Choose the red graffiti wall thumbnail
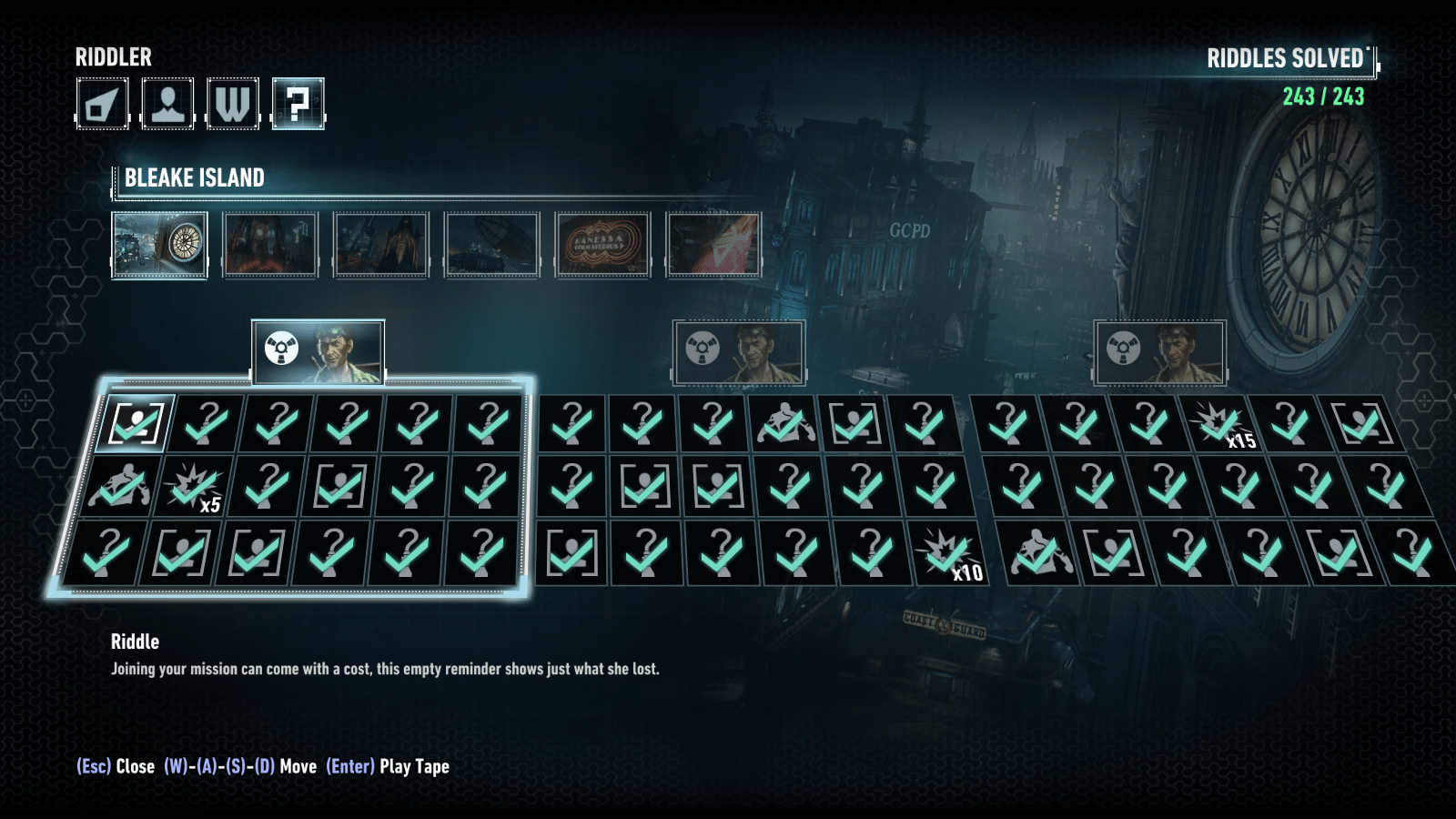Image resolution: width=1456 pixels, height=819 pixels. (x=713, y=245)
